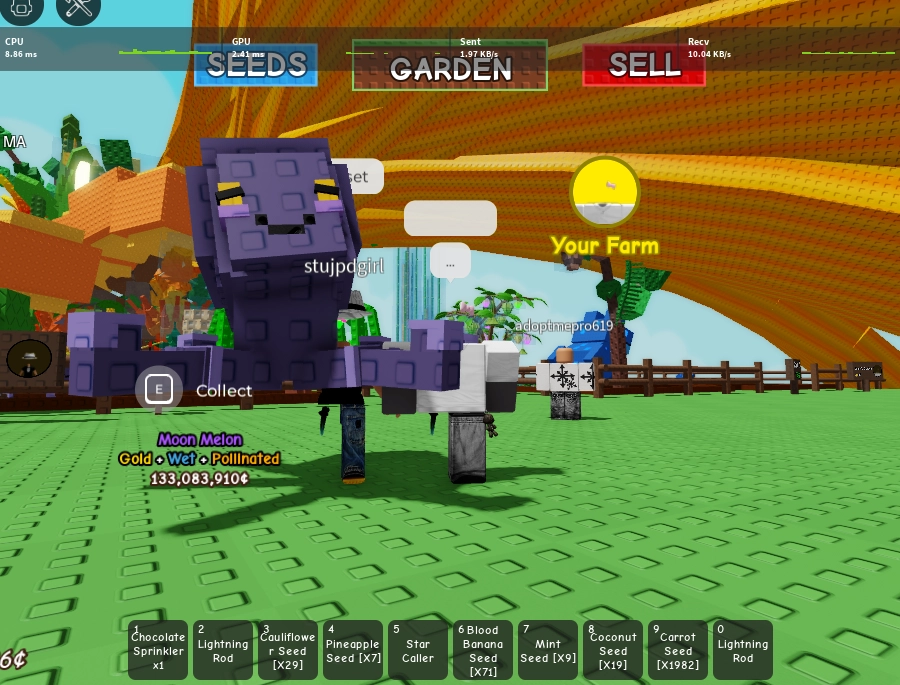Click the red SELL button
The width and height of the screenshot is (900, 685).
[644, 65]
